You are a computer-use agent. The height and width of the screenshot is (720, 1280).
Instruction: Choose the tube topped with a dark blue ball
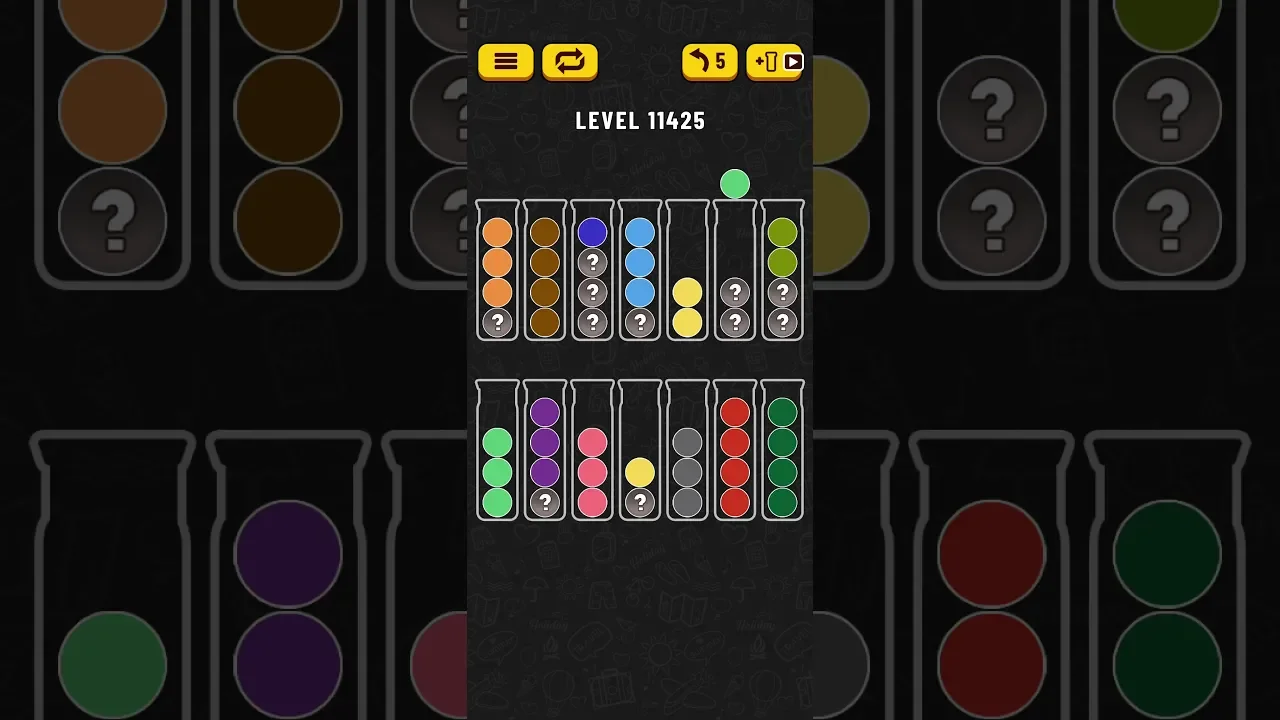click(x=593, y=272)
